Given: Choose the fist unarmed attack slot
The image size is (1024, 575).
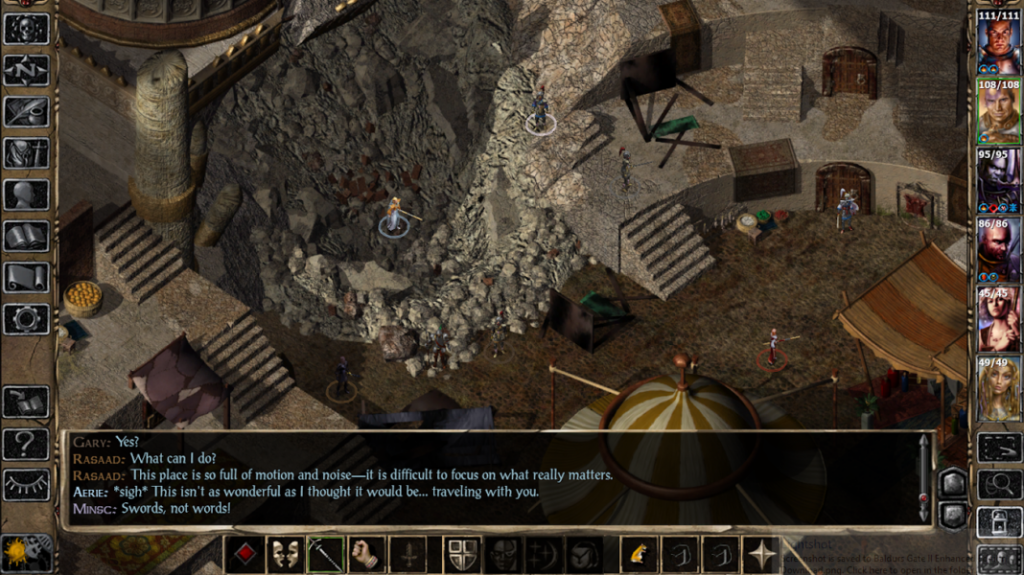Looking at the screenshot, I should pyautogui.click(x=367, y=554).
